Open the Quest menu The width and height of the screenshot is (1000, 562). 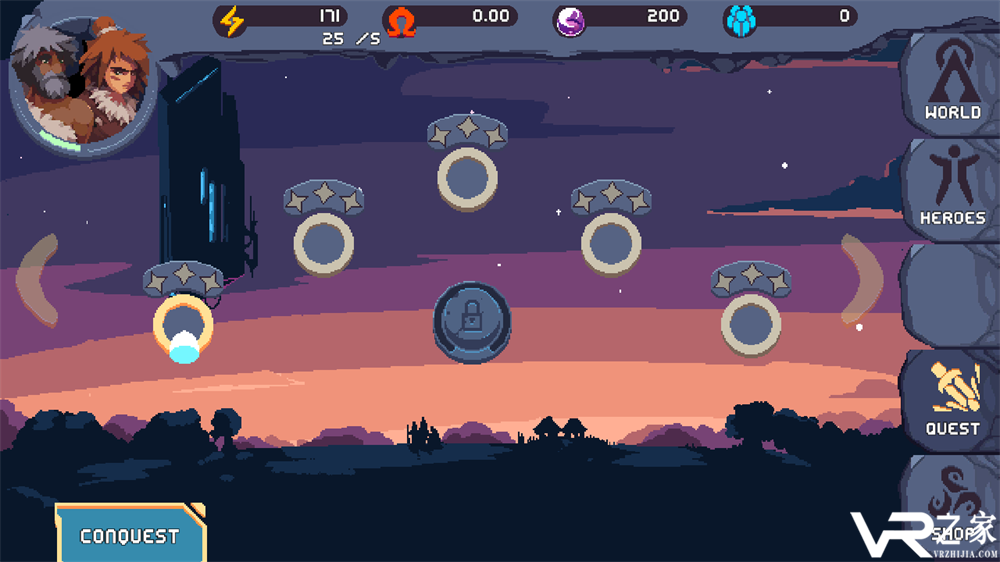point(952,400)
